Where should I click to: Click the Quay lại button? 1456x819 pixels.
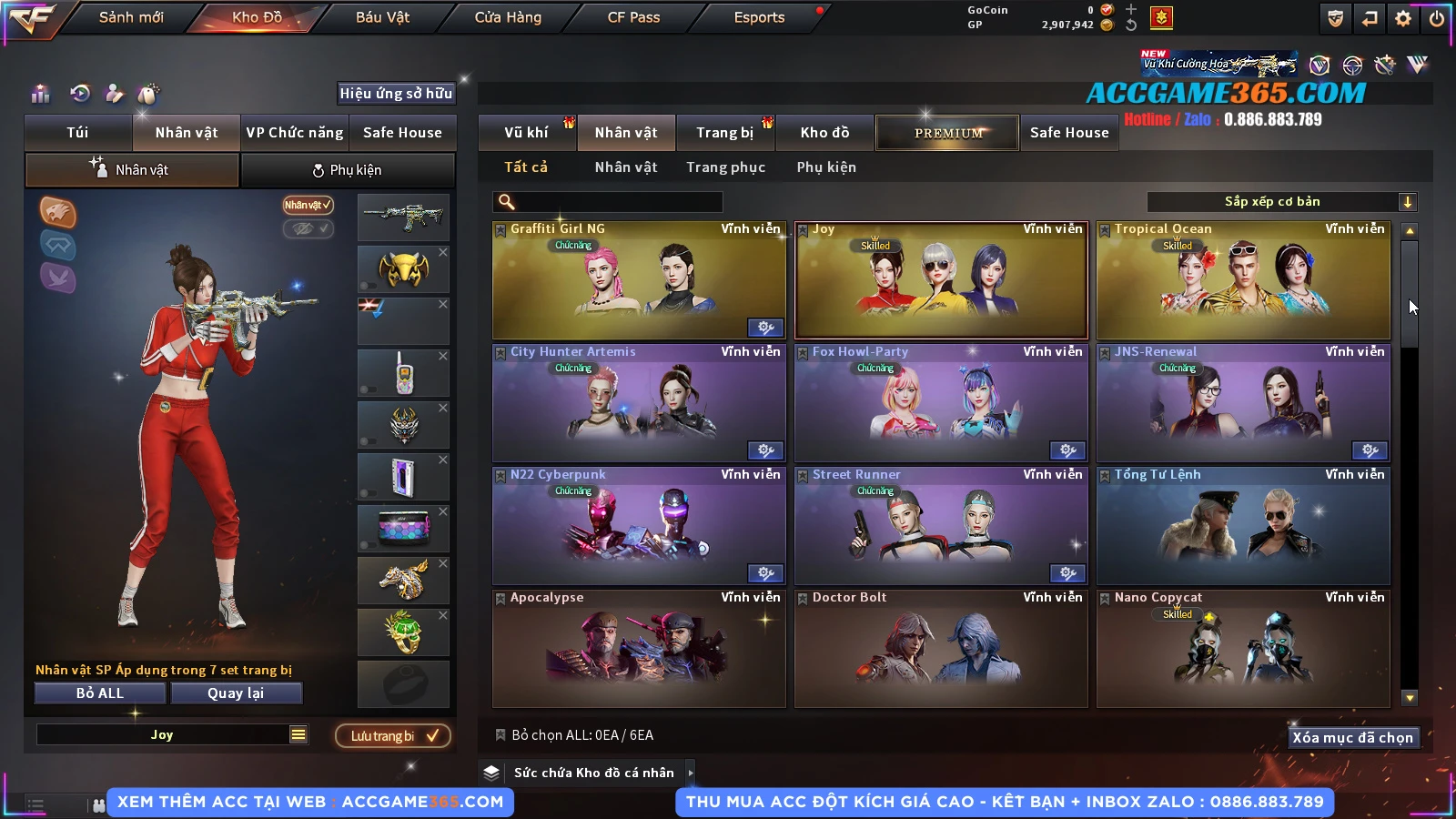tap(236, 693)
